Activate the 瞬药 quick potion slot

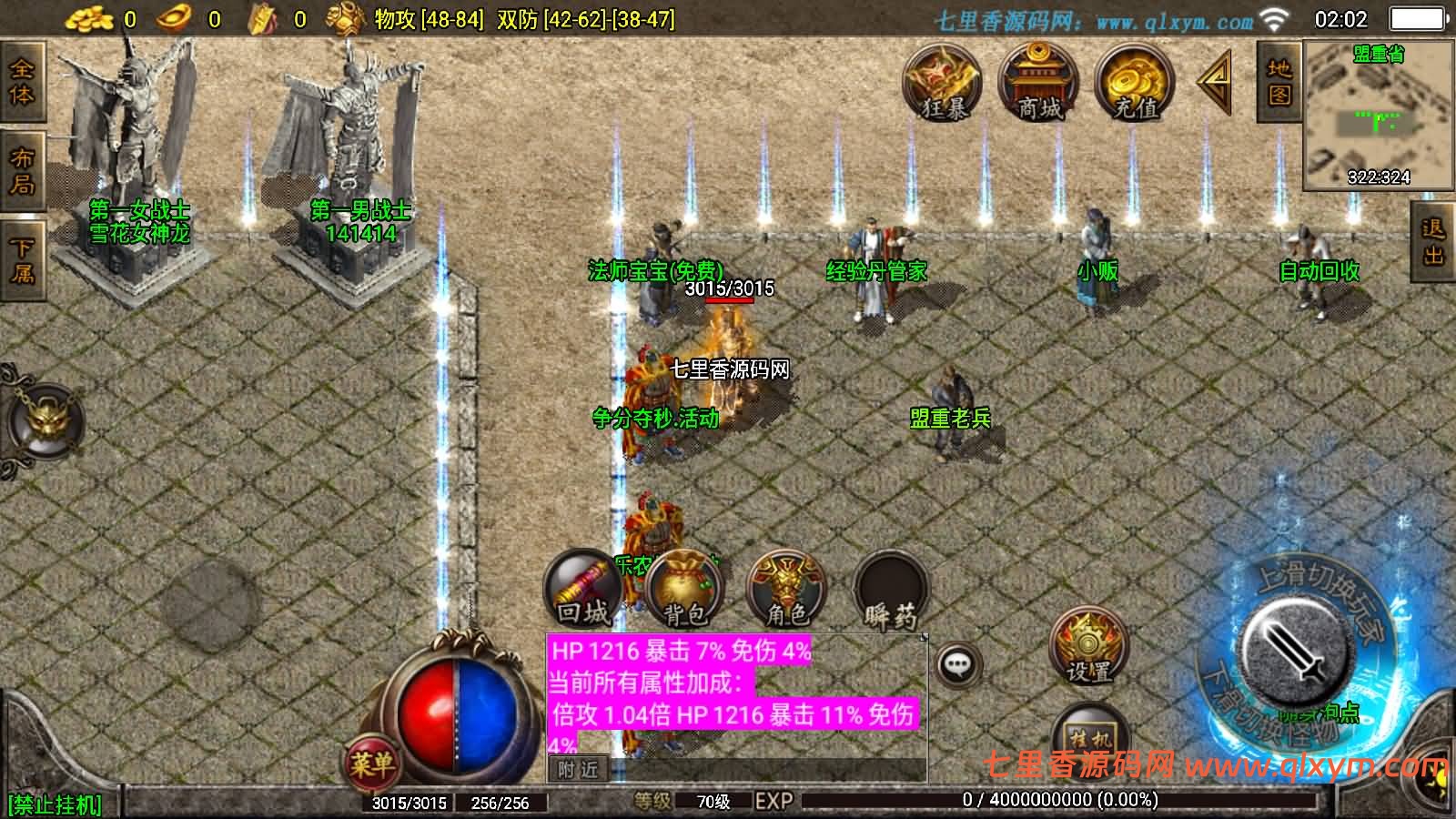[x=891, y=591]
